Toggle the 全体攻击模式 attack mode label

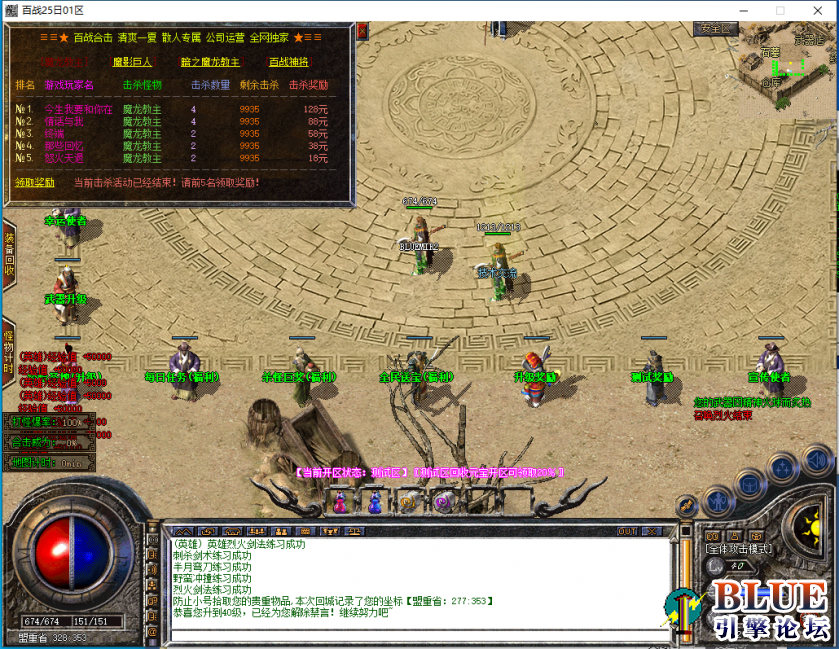[737, 549]
